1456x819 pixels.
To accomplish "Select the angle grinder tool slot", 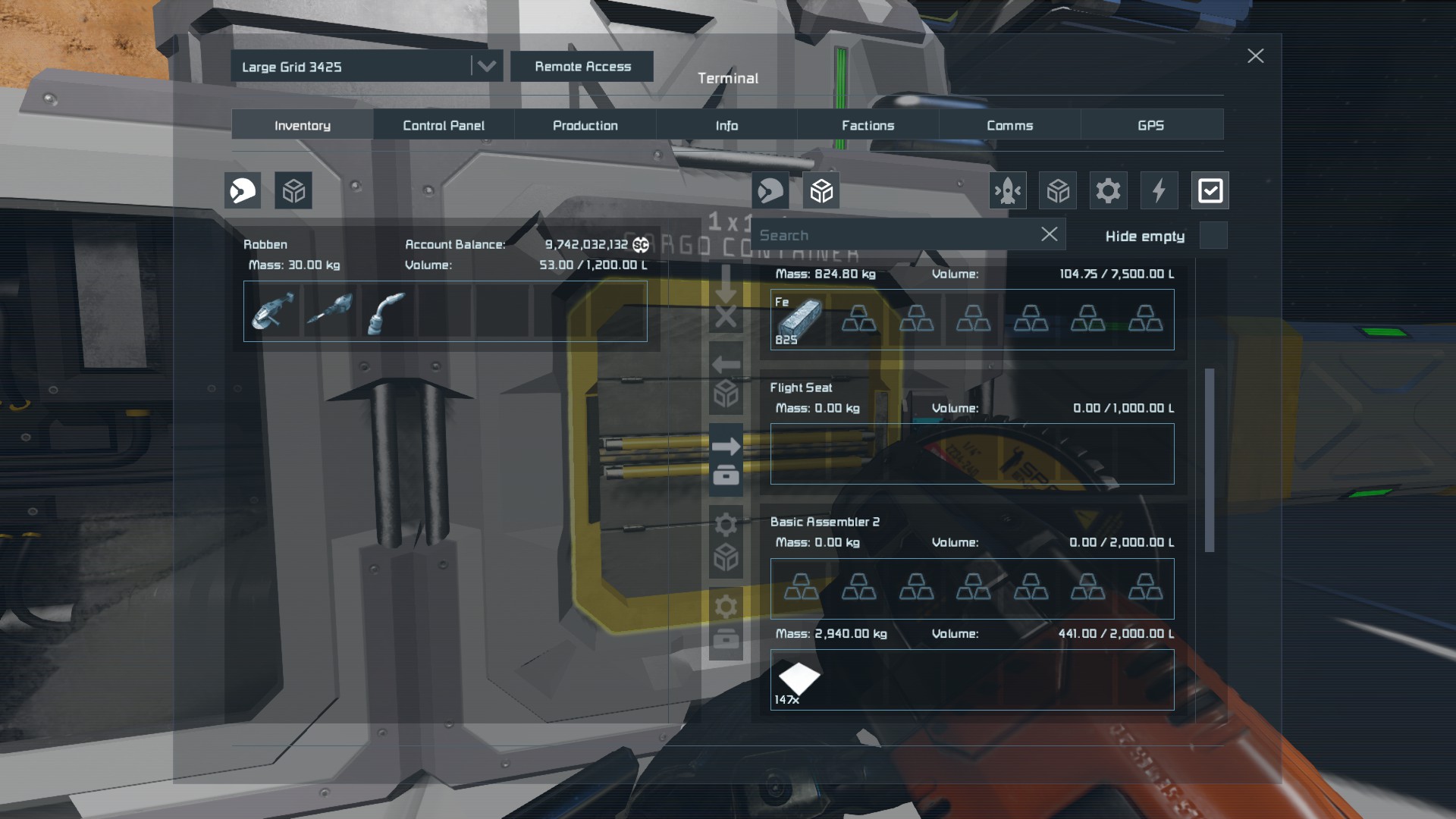I will 272,312.
